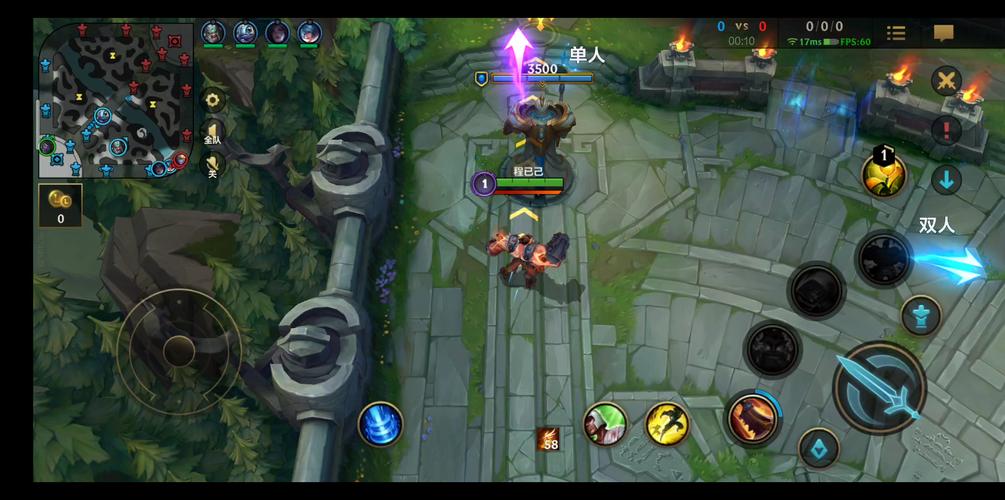This screenshot has height=500, width=1005.
Task: Use the green hooded summoner spell
Action: (x=605, y=423)
